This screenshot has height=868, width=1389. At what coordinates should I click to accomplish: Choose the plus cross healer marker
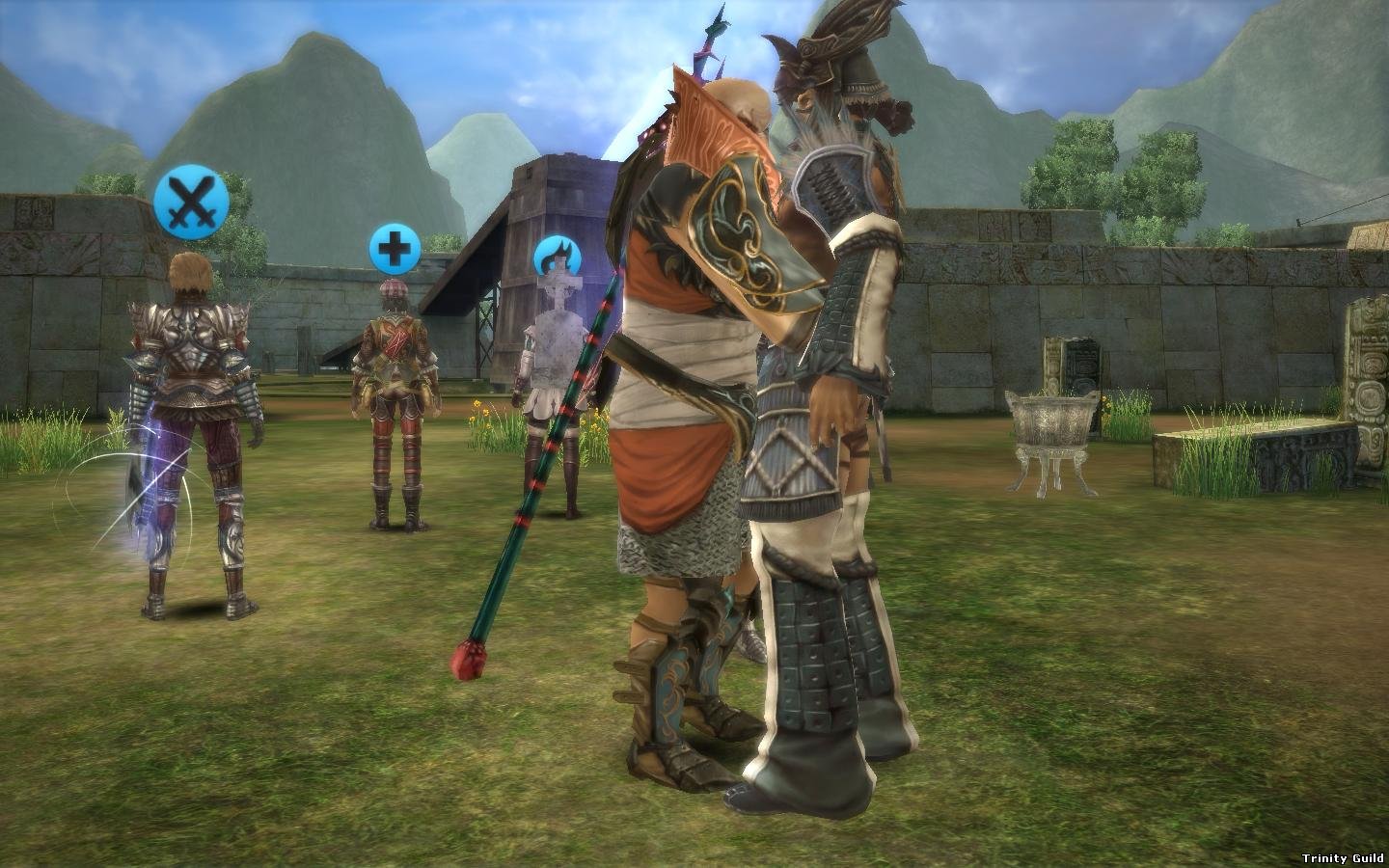click(x=394, y=249)
